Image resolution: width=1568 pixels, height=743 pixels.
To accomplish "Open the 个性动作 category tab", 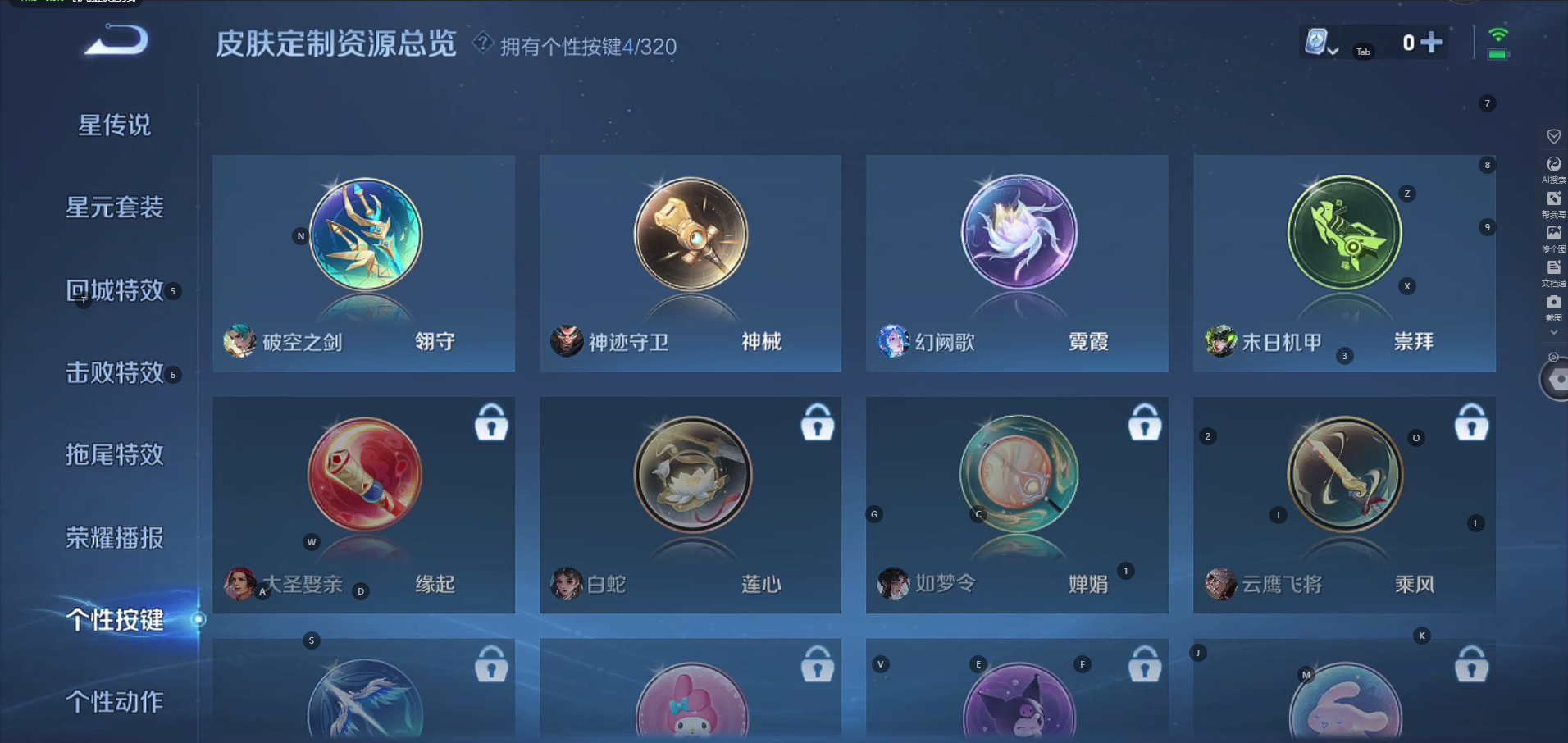I will click(113, 701).
